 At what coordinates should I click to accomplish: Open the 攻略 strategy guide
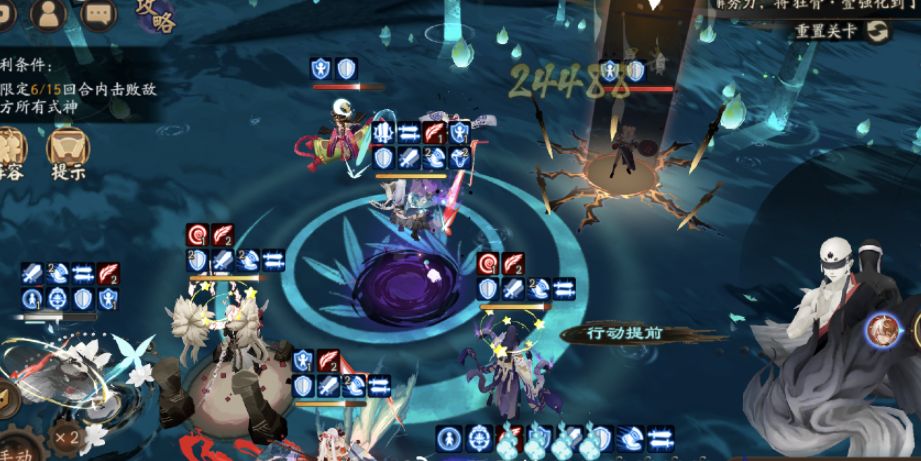pyautogui.click(x=154, y=16)
